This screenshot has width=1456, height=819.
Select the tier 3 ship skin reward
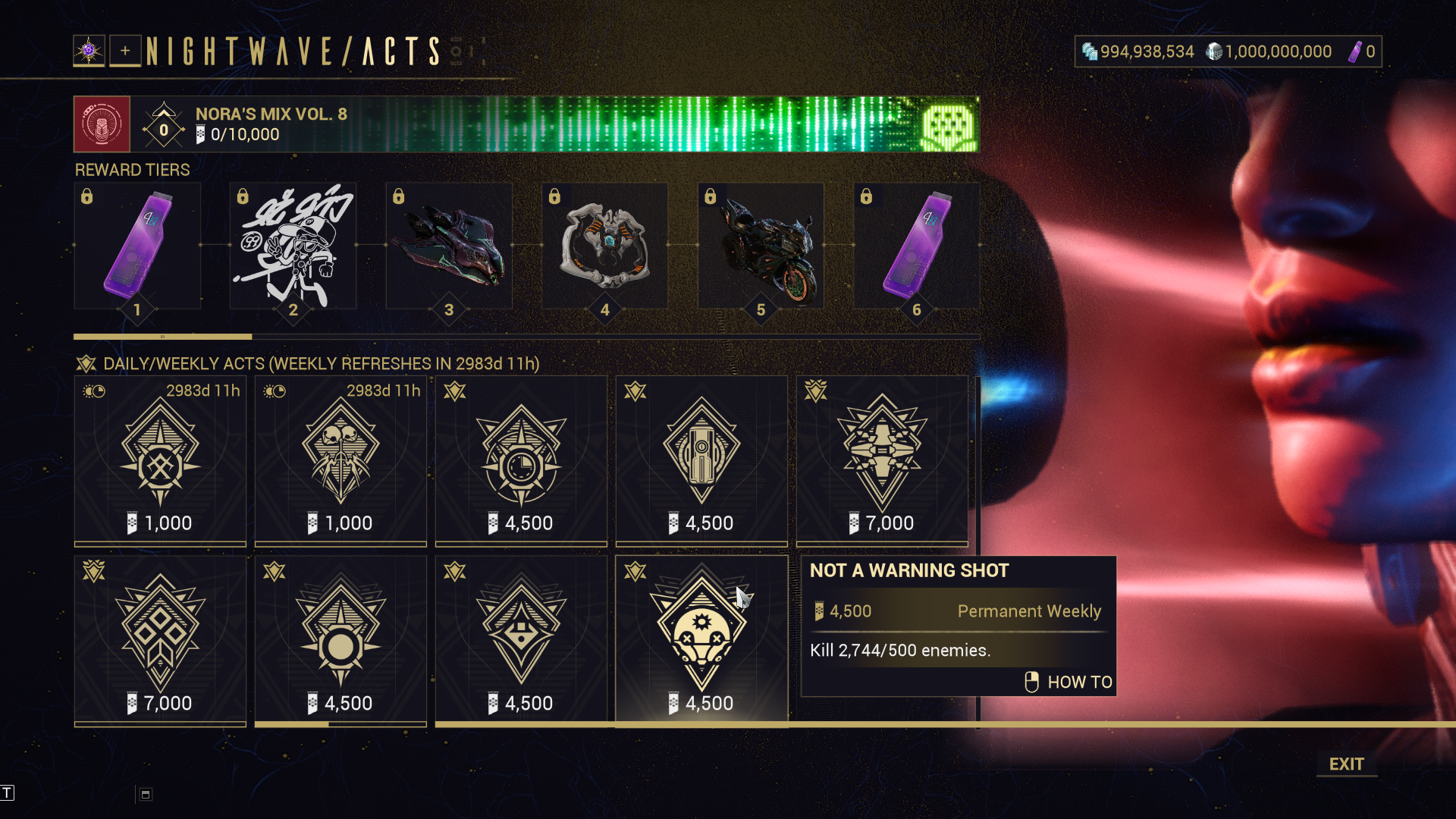click(449, 246)
